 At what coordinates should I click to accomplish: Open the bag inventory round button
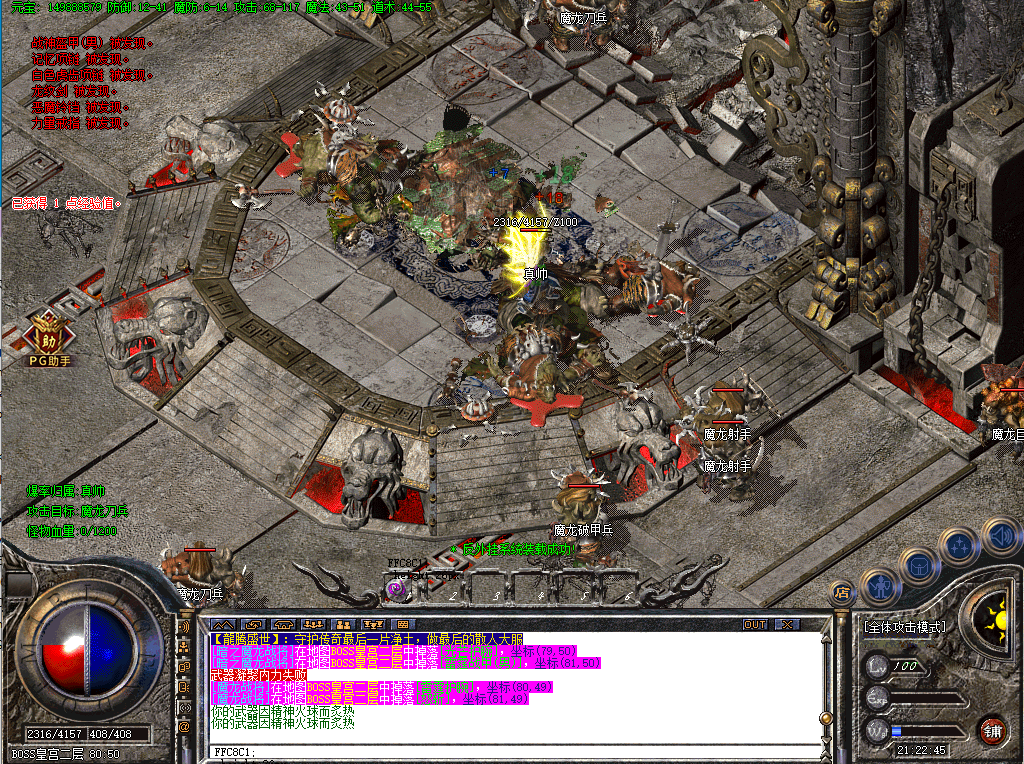pyautogui.click(x=918, y=566)
